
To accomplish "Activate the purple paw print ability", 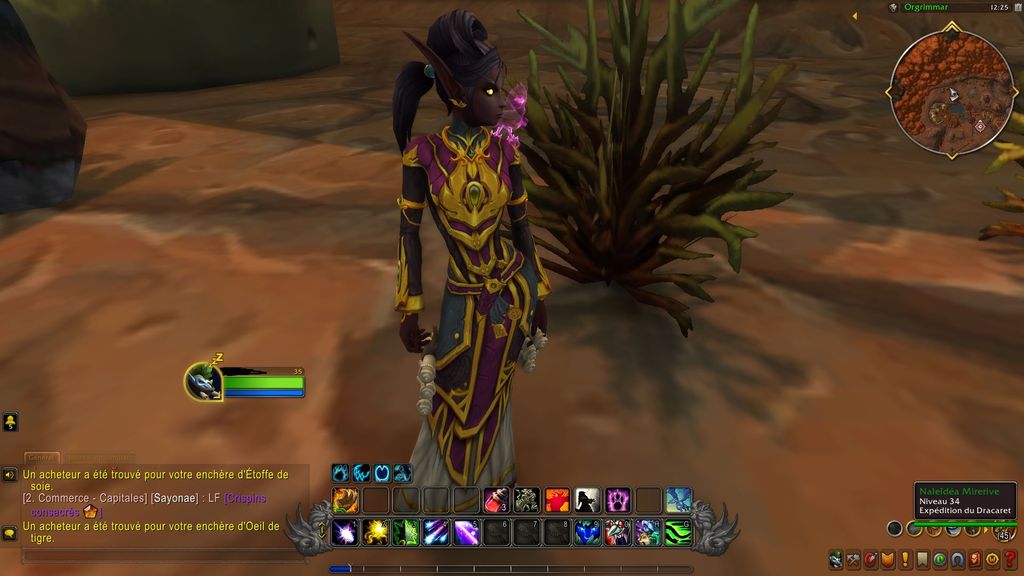I will click(617, 500).
